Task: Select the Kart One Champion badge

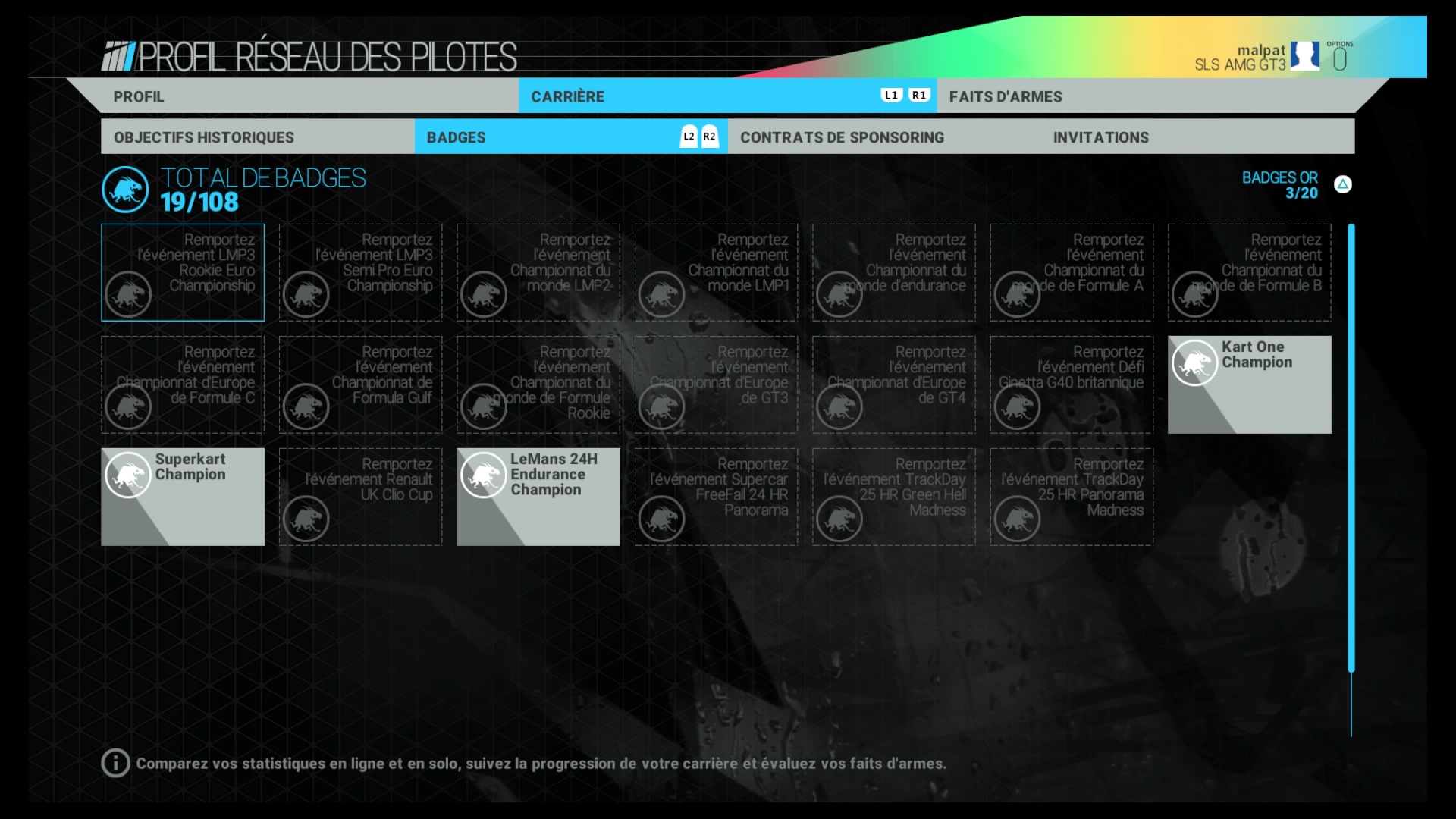Action: tap(1249, 384)
